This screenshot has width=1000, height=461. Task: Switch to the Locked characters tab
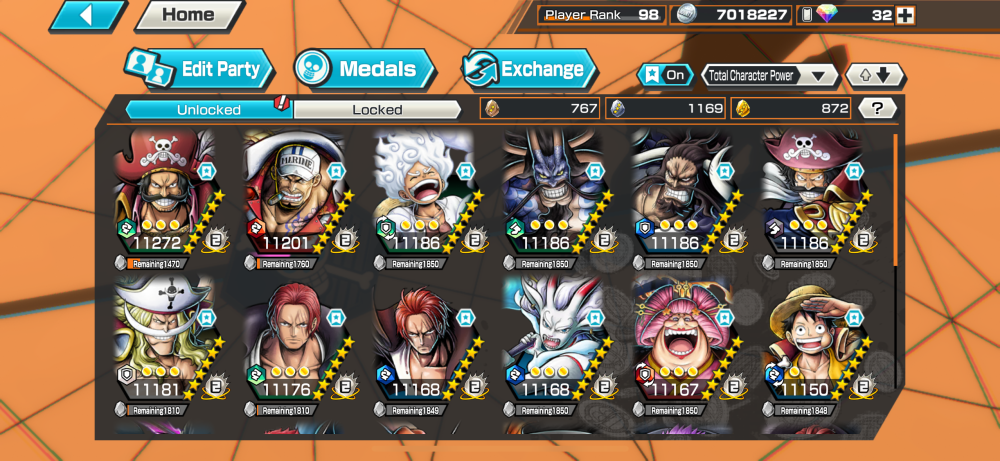point(377,109)
